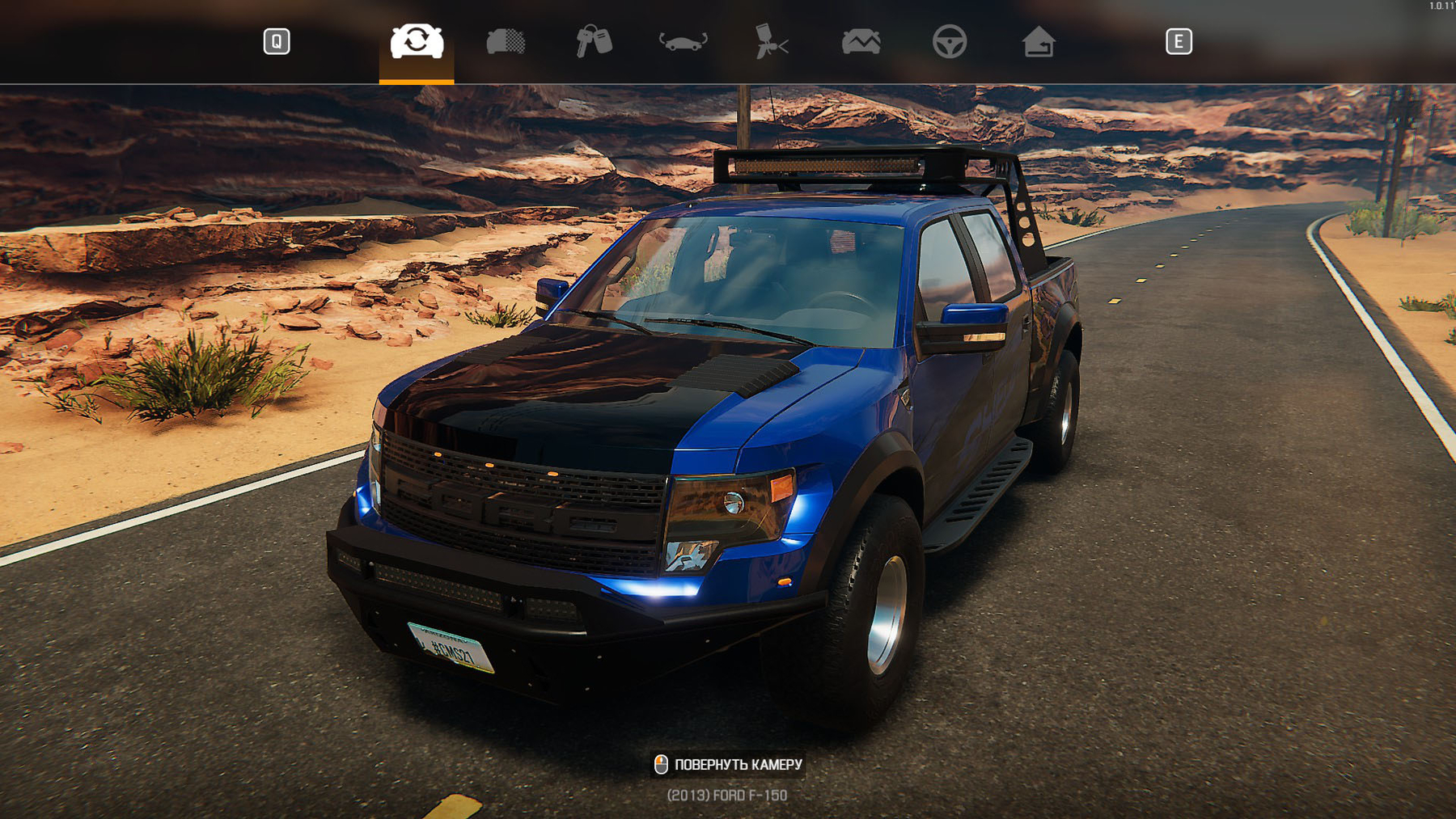
Task: Select the steering wheel tab
Action: click(x=949, y=41)
